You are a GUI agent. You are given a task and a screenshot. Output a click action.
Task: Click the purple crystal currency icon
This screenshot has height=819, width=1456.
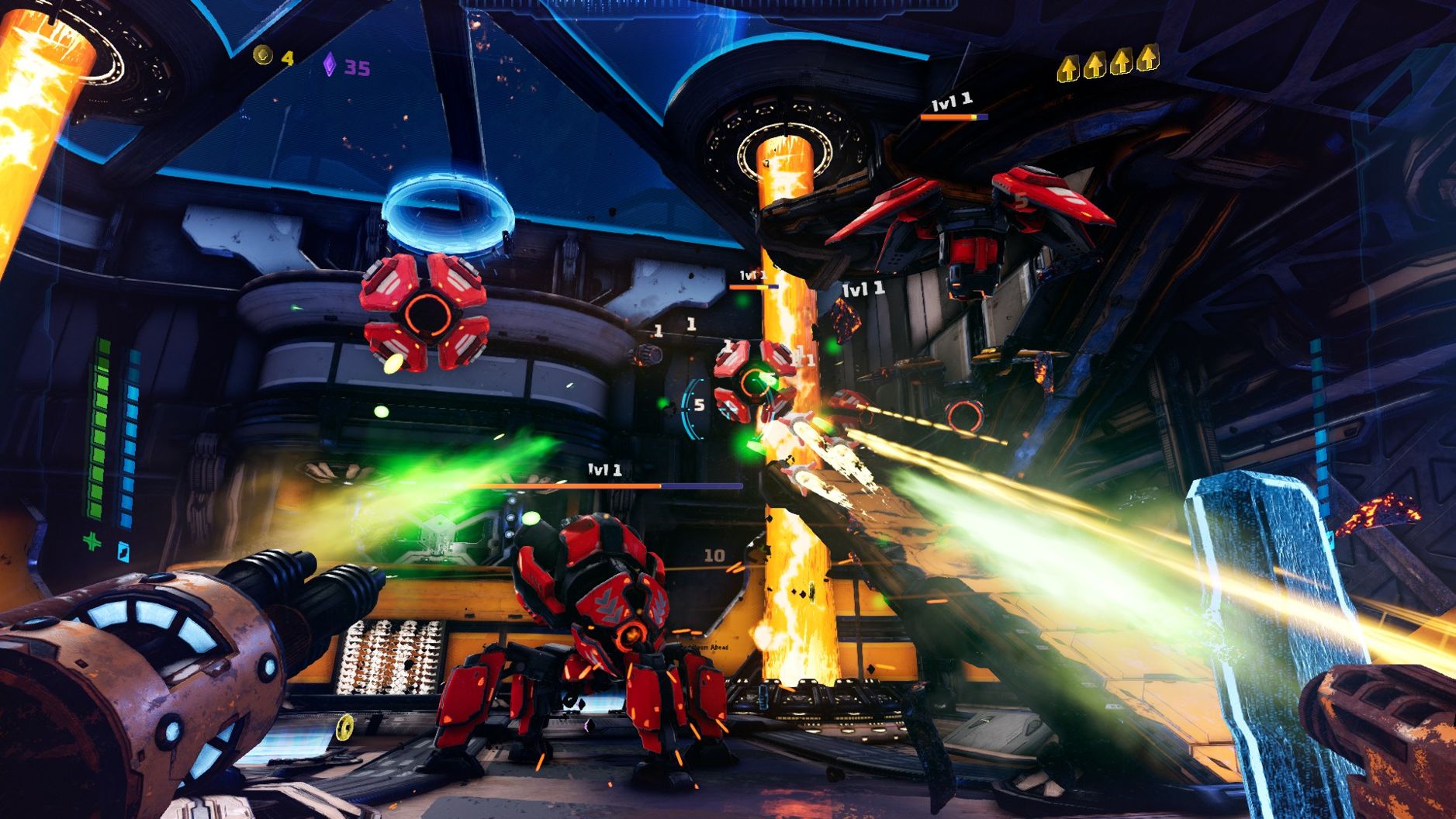pos(330,65)
